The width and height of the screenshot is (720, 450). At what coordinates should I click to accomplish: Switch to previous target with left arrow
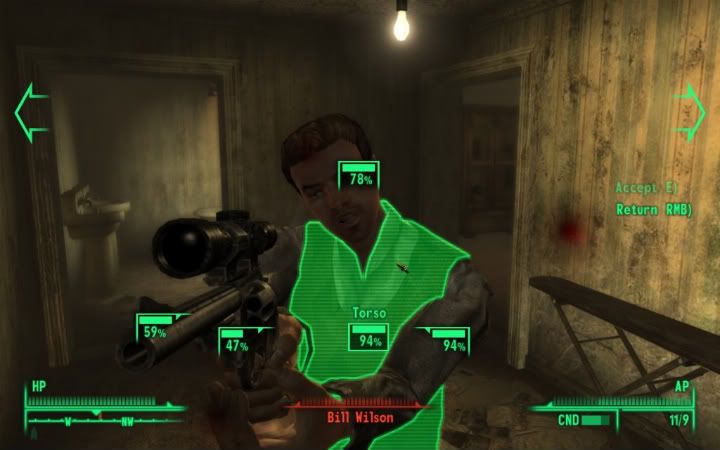(x=30, y=112)
